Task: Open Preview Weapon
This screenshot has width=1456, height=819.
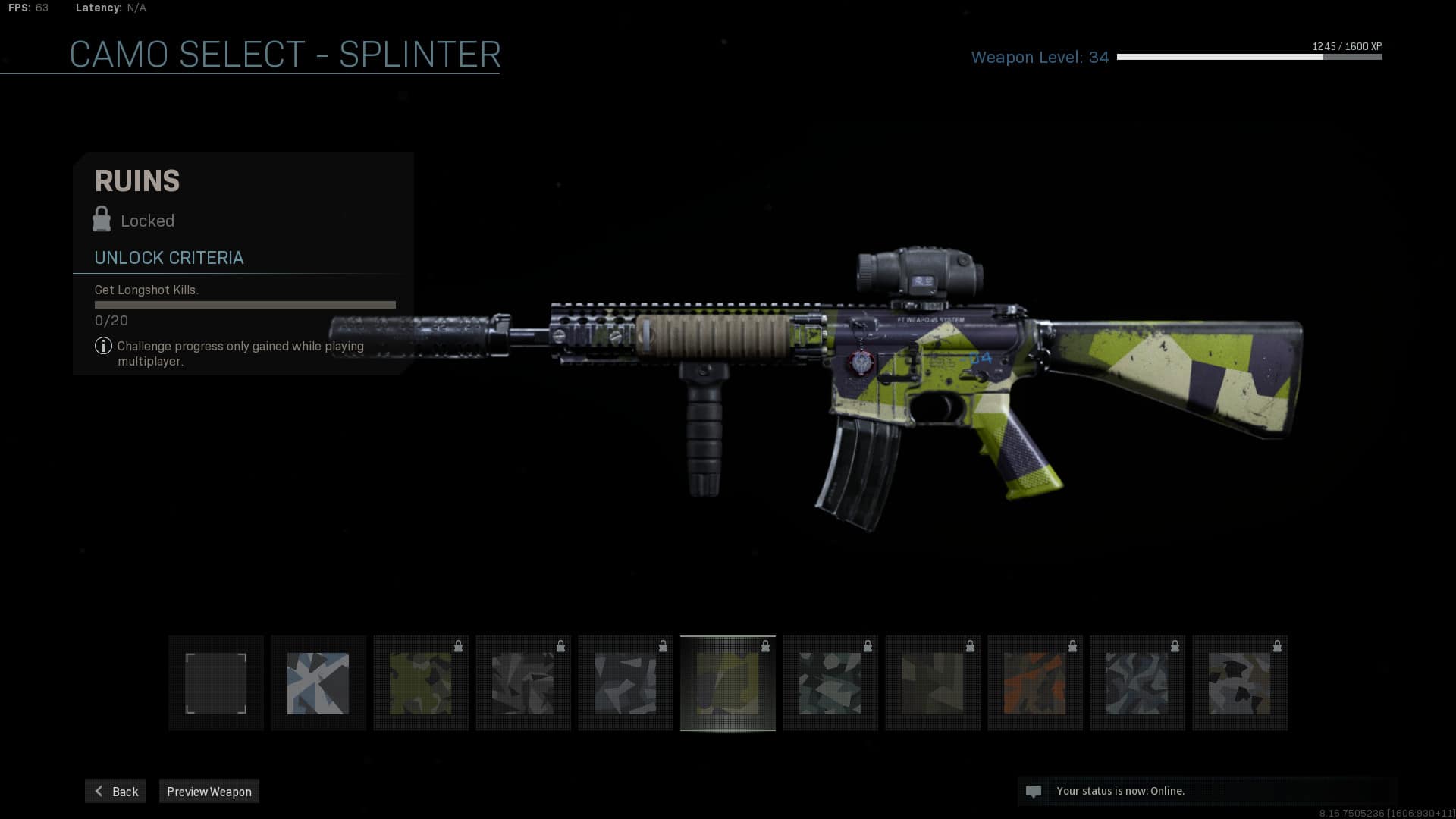Action: (x=209, y=791)
